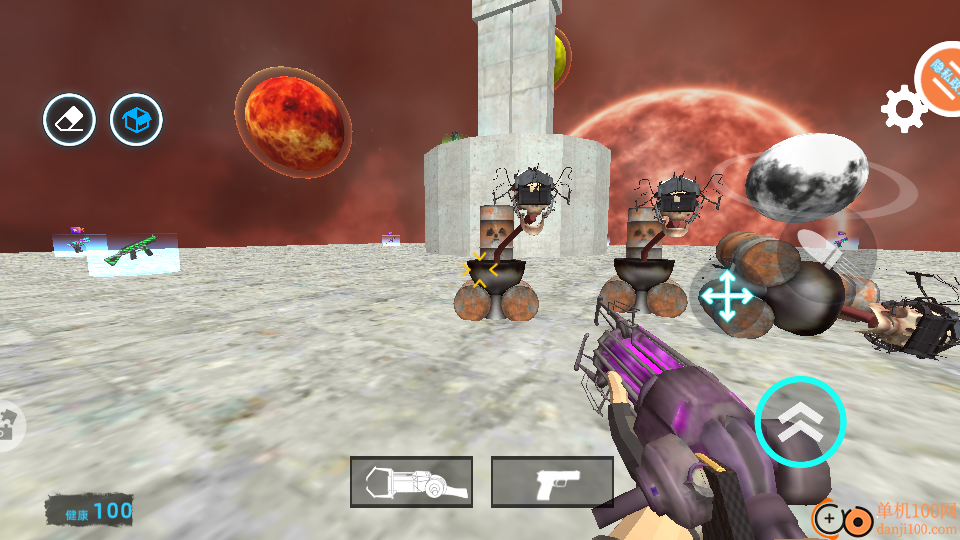
Task: Tap the four-arrow move control
Action: (x=727, y=296)
